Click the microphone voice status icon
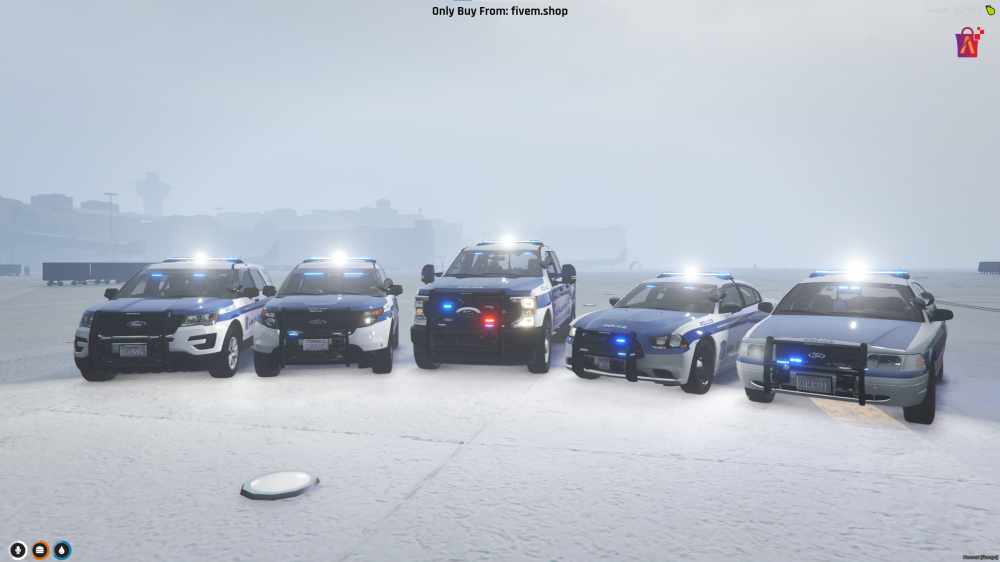 tap(18, 550)
